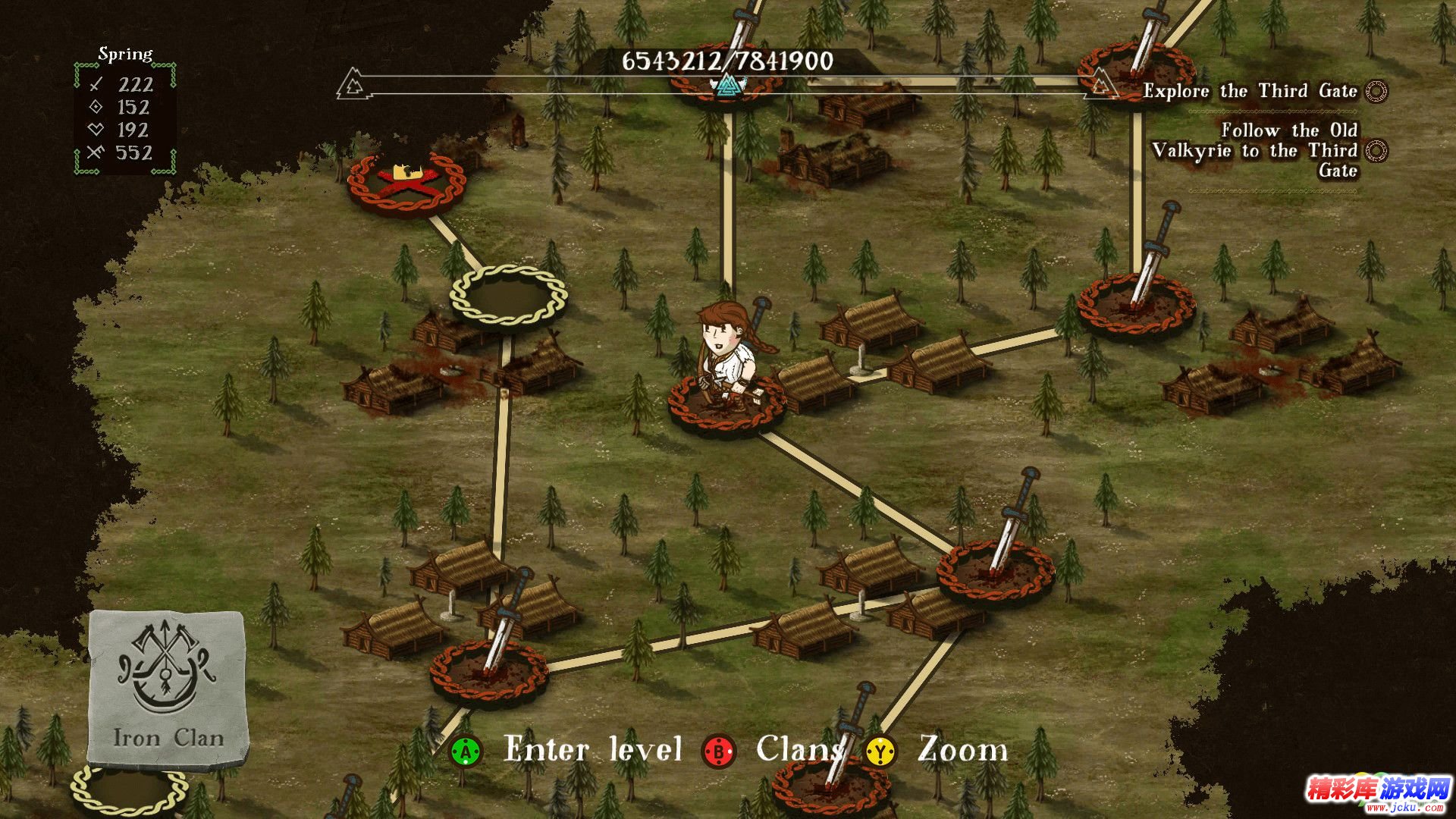Select the level node marked with a crown
This screenshot has height=819, width=1456.
click(x=406, y=184)
